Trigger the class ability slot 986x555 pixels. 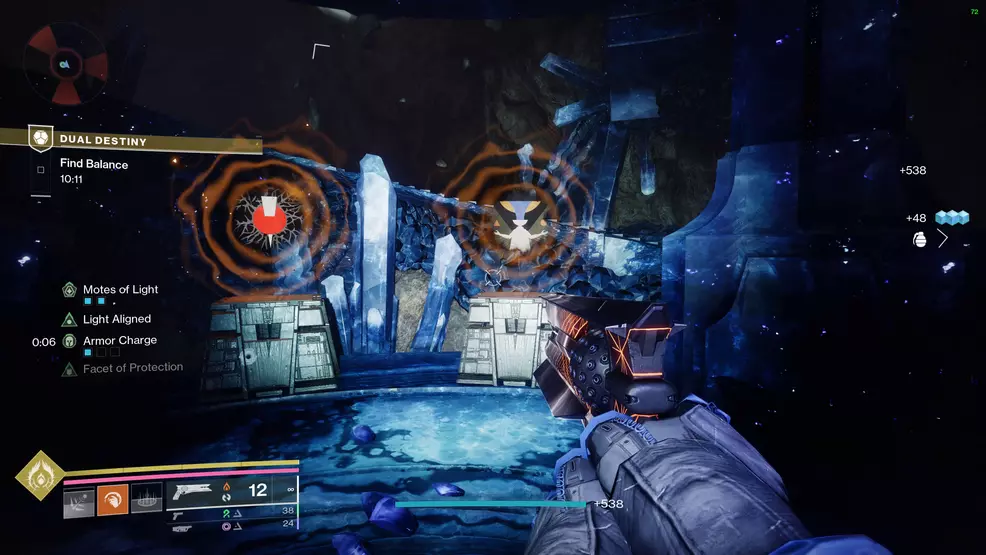click(145, 500)
